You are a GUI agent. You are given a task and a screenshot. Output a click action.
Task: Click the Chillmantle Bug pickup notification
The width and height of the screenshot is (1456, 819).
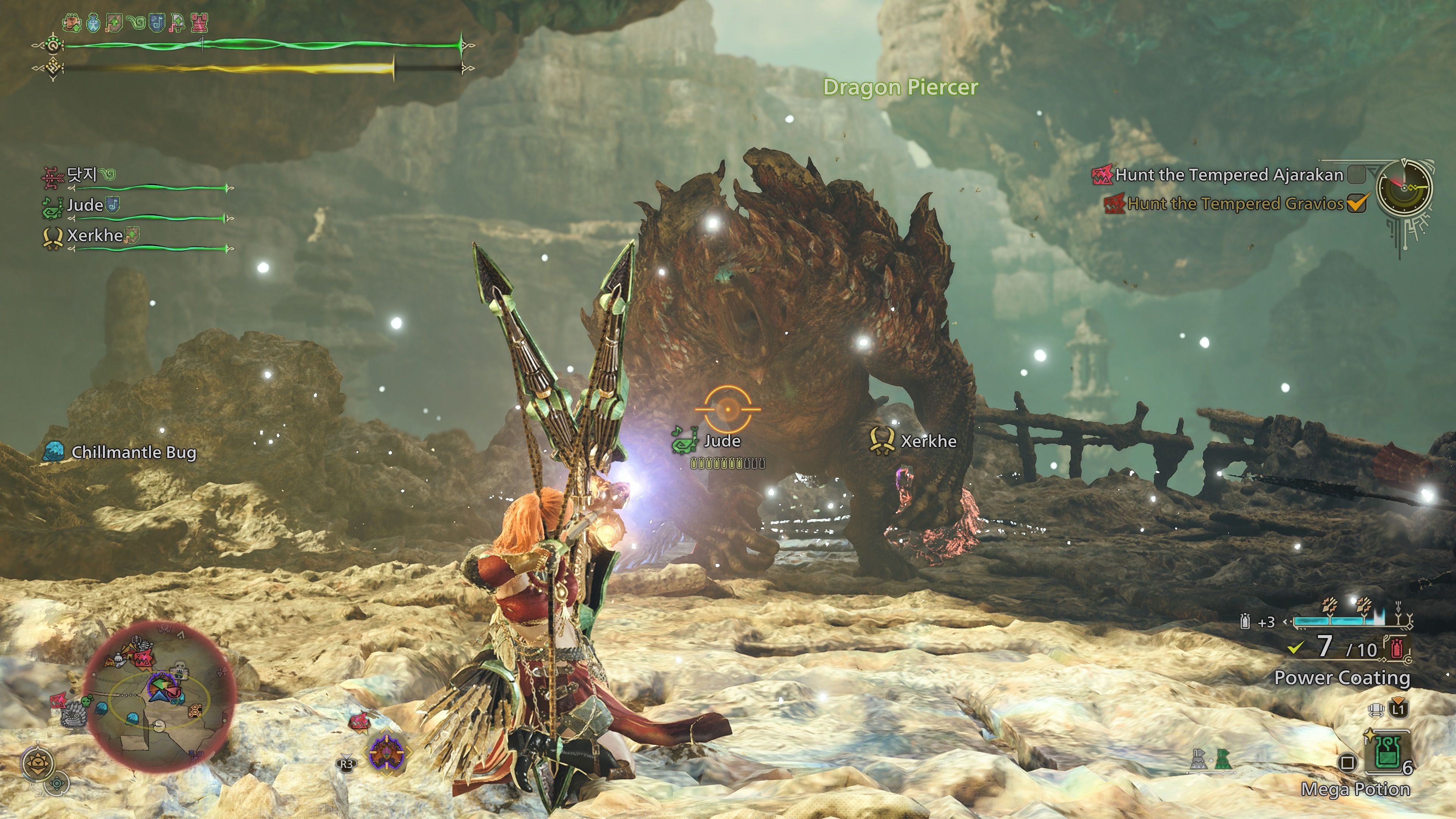pos(133,452)
